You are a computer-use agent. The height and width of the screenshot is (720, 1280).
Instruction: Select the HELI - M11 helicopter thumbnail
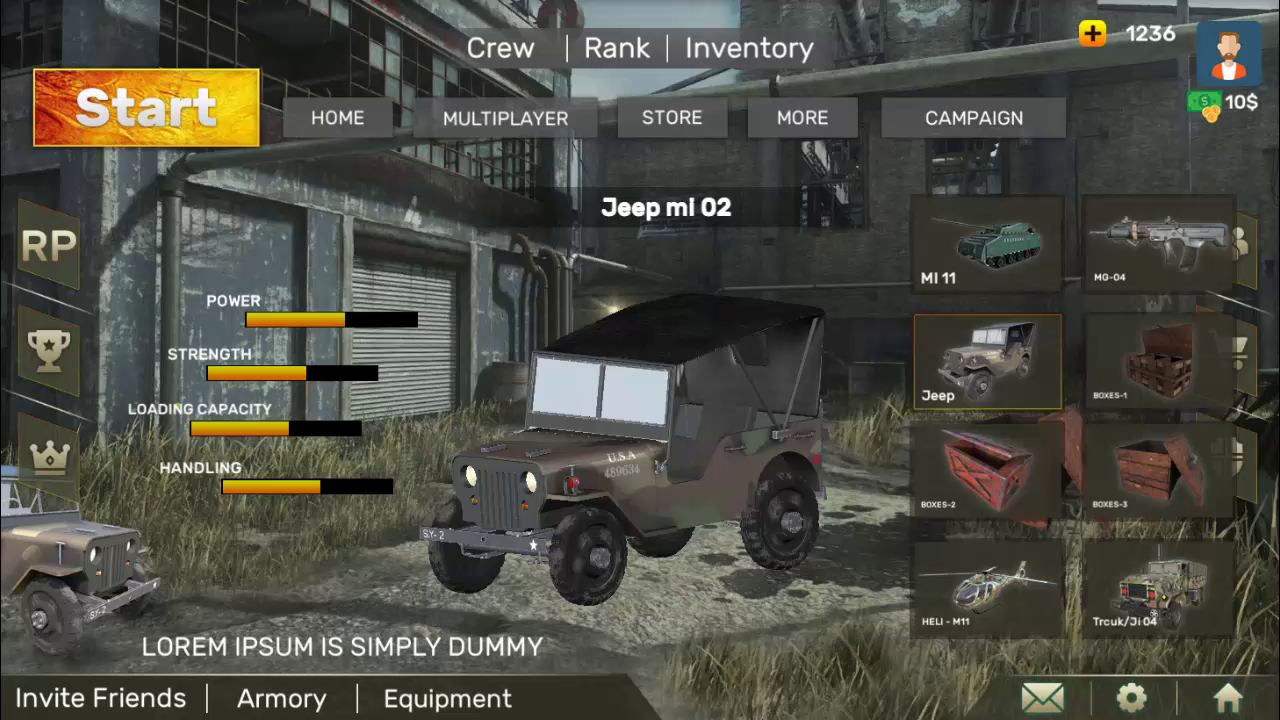987,589
